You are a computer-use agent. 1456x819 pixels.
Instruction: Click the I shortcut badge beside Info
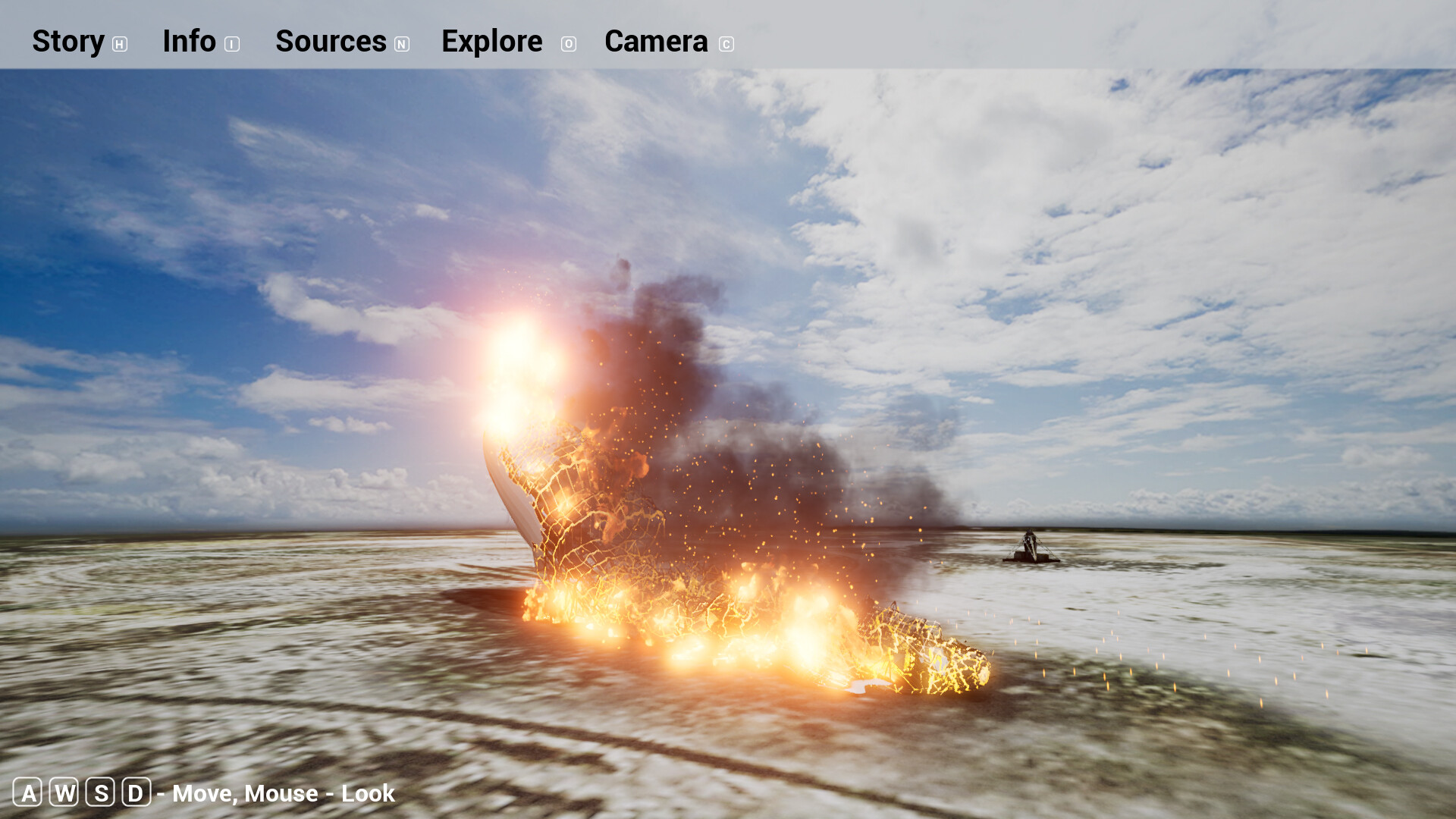tap(232, 44)
